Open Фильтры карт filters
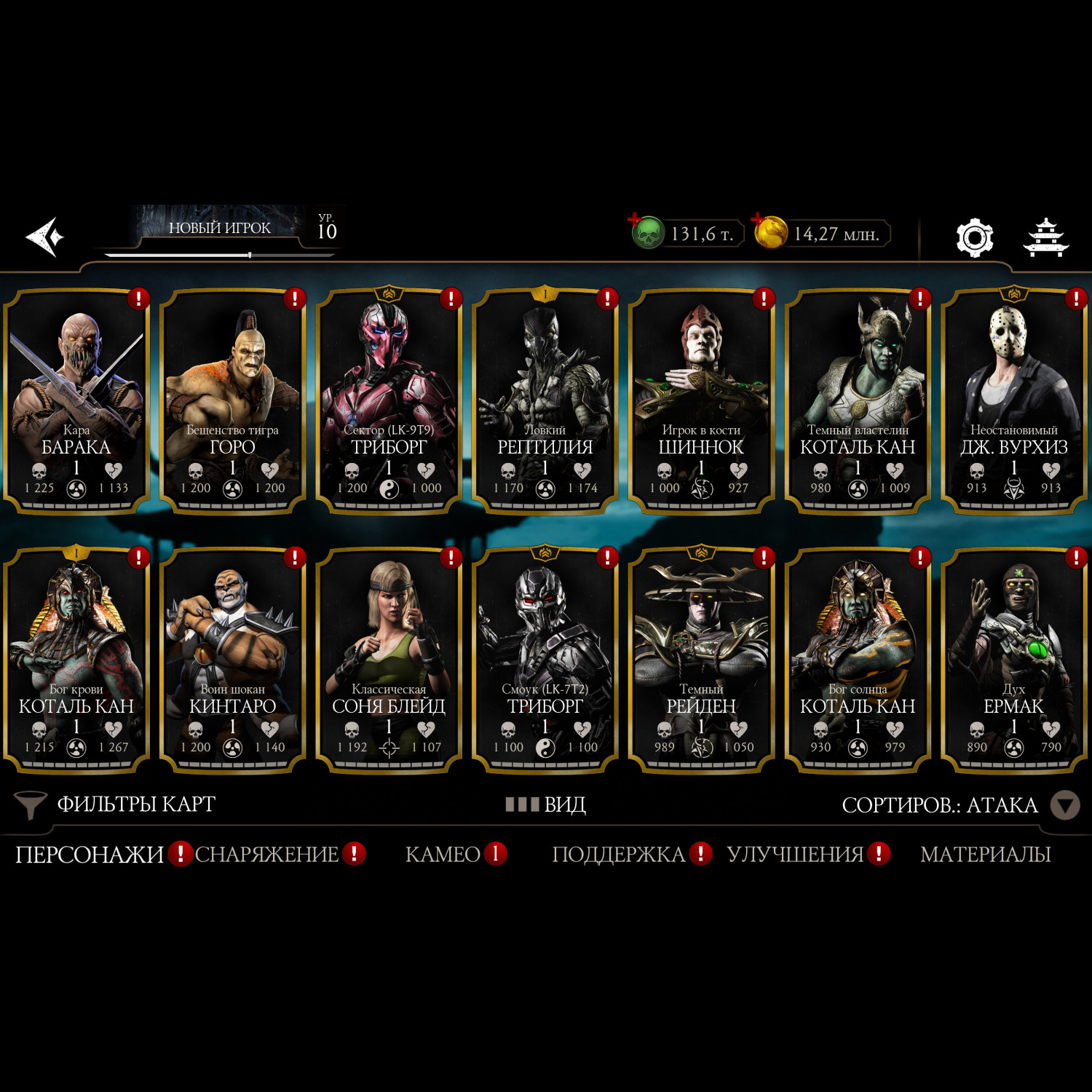This screenshot has height=1092, width=1092. pyautogui.click(x=116, y=804)
